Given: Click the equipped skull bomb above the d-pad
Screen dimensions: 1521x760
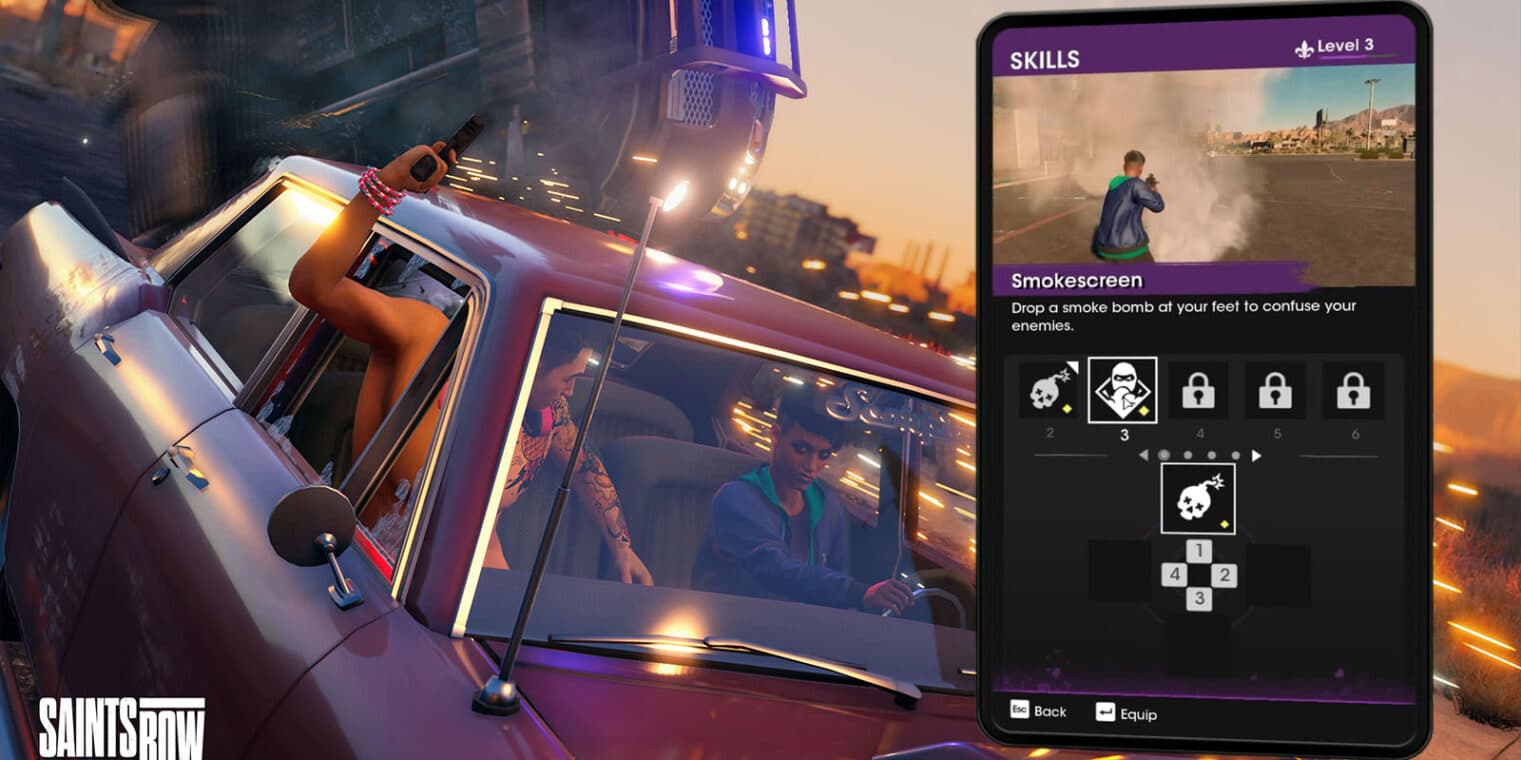Looking at the screenshot, I should (1197, 499).
